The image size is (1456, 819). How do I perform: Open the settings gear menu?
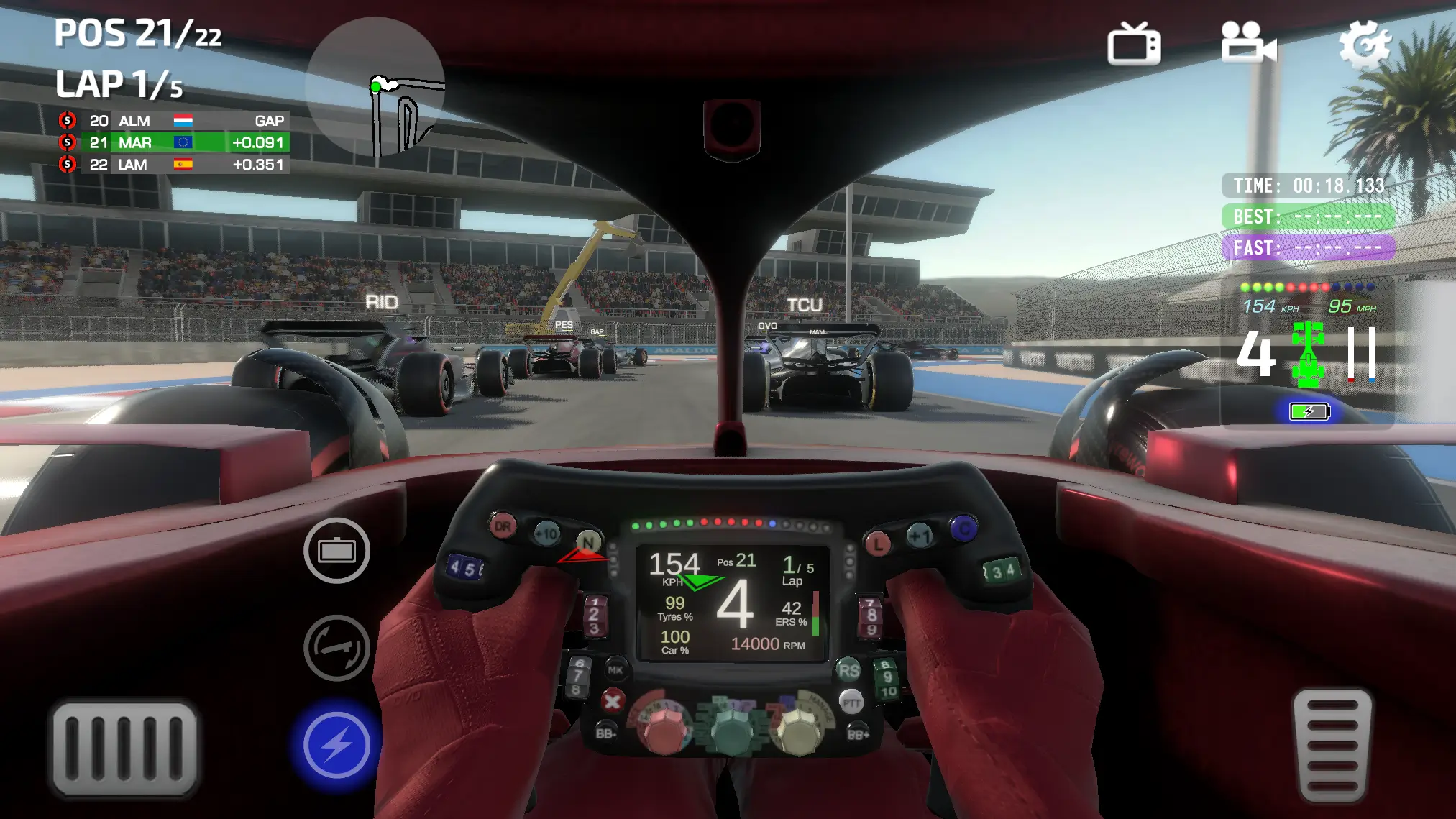click(x=1365, y=45)
